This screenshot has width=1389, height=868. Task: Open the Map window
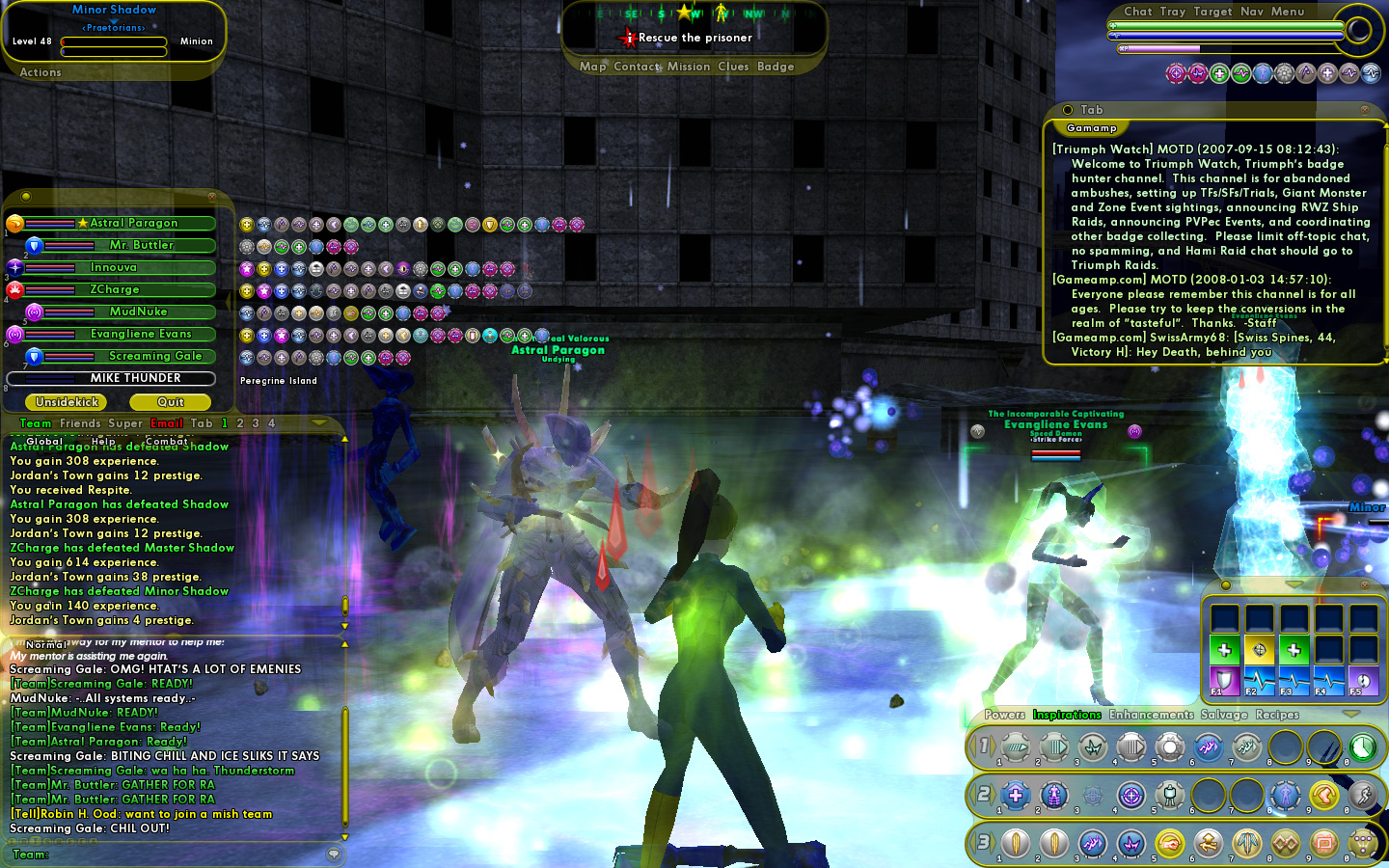[592, 67]
